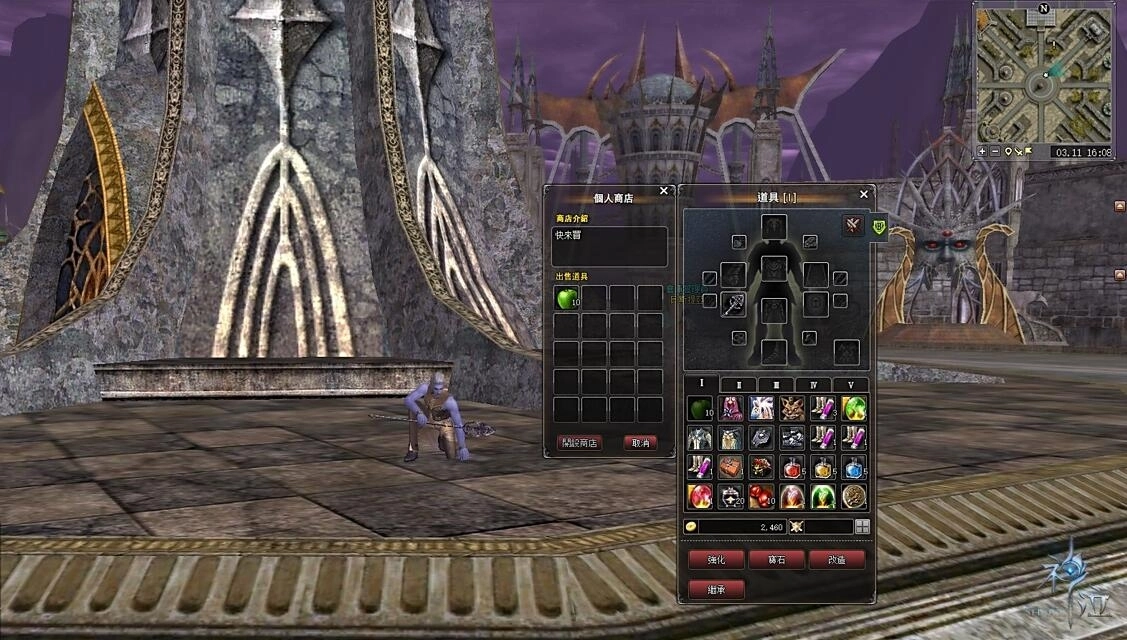The height and width of the screenshot is (640, 1127).
Task: Open inventory bag tab IV
Action: click(x=813, y=384)
